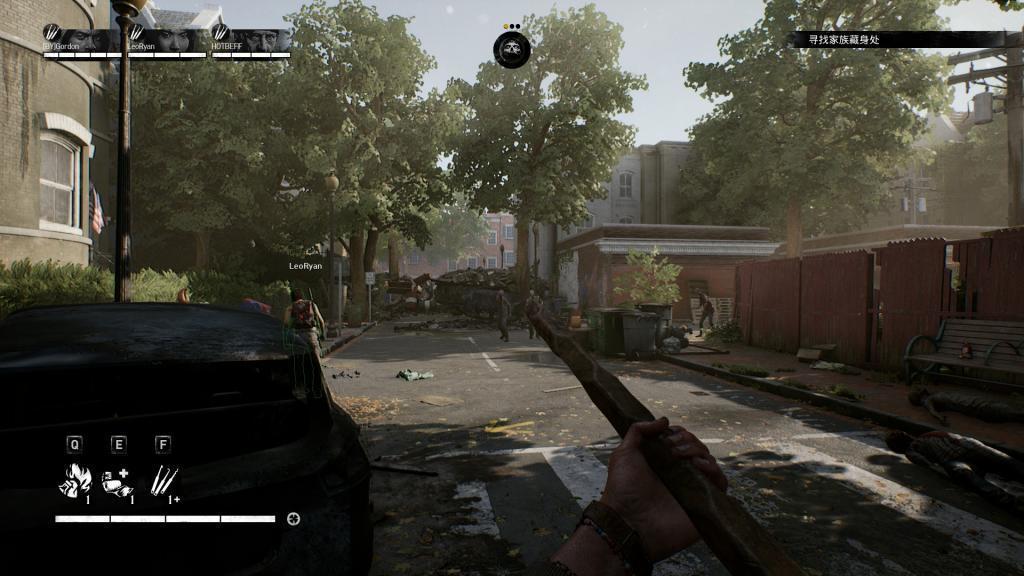Click the round cross icon beside stamina bar
The image size is (1024, 576).
[293, 518]
